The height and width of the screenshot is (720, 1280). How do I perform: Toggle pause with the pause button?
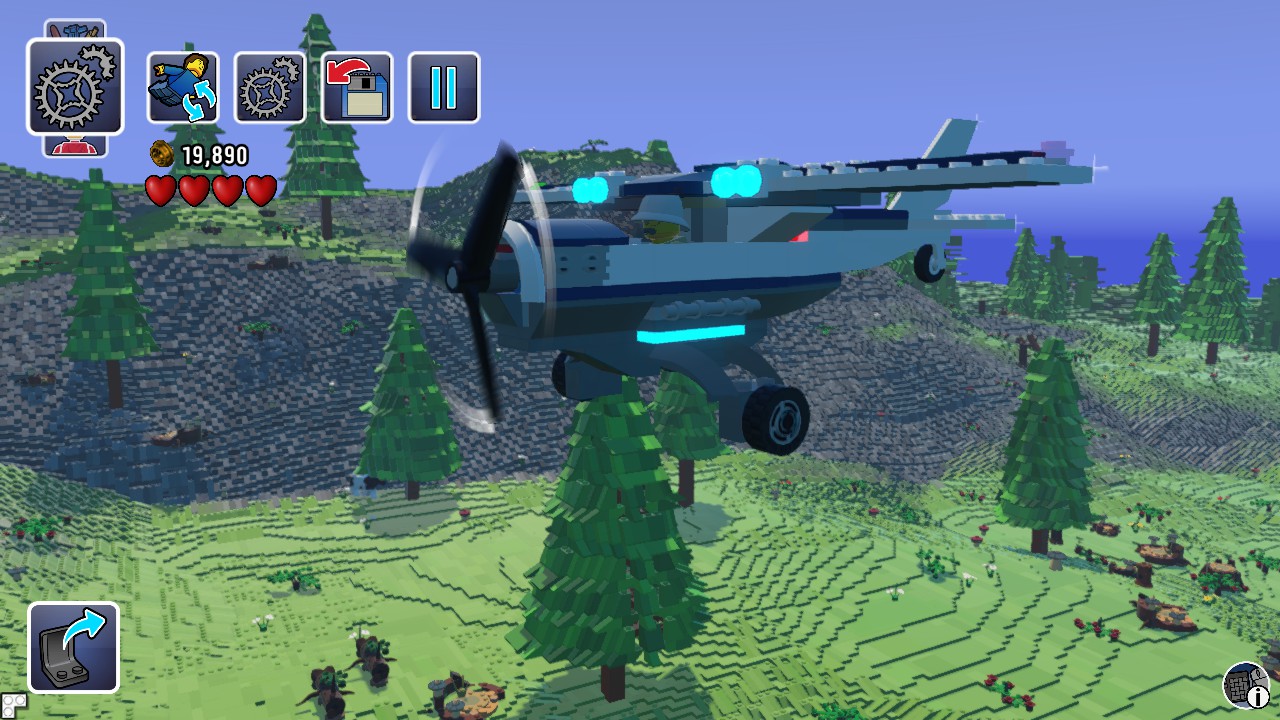[444, 88]
